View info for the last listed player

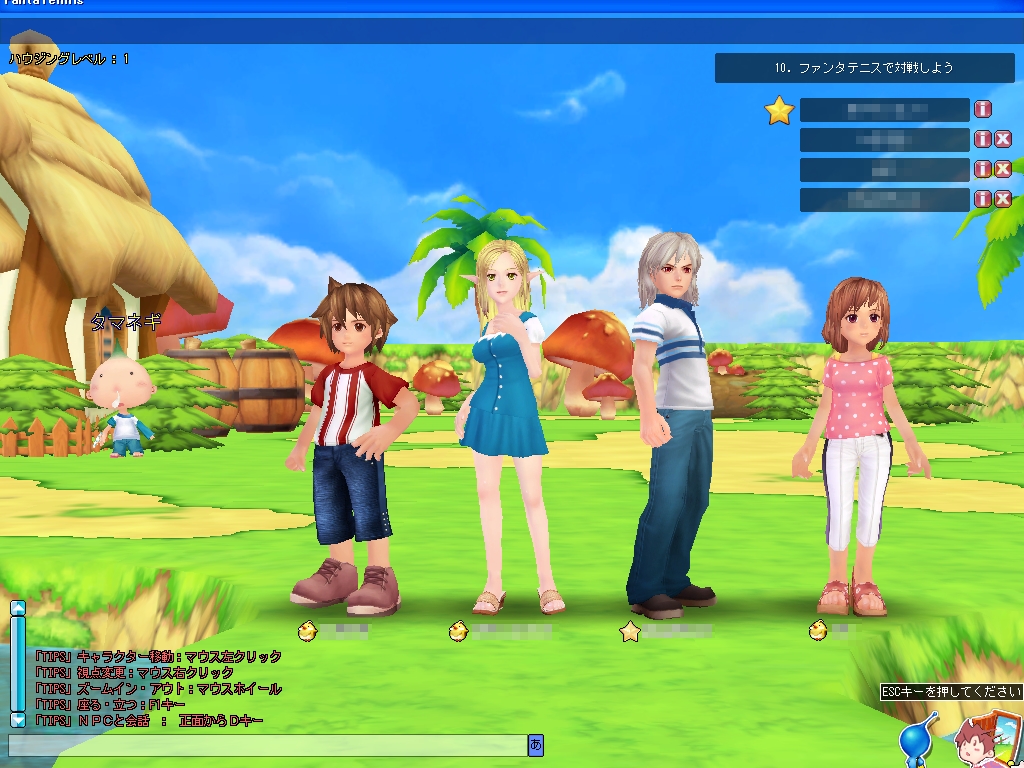[983, 199]
